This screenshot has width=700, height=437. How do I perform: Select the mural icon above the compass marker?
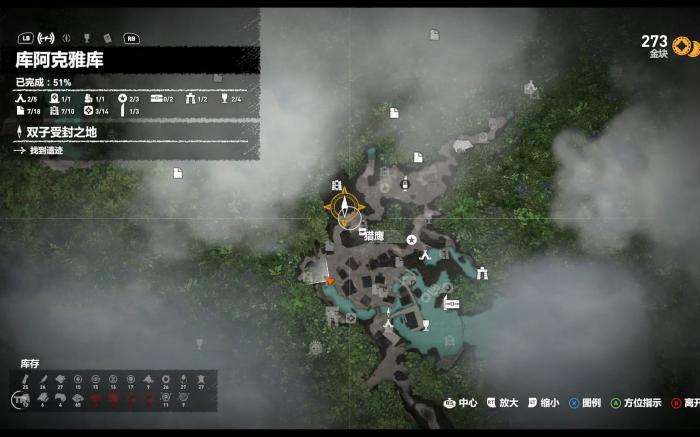coord(336,185)
